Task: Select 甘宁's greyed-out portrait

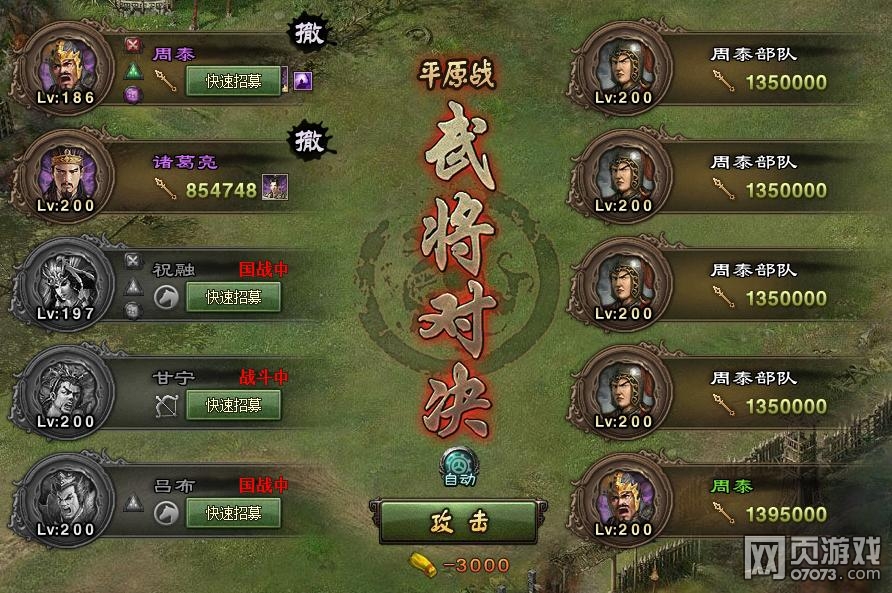Action: (x=65, y=390)
